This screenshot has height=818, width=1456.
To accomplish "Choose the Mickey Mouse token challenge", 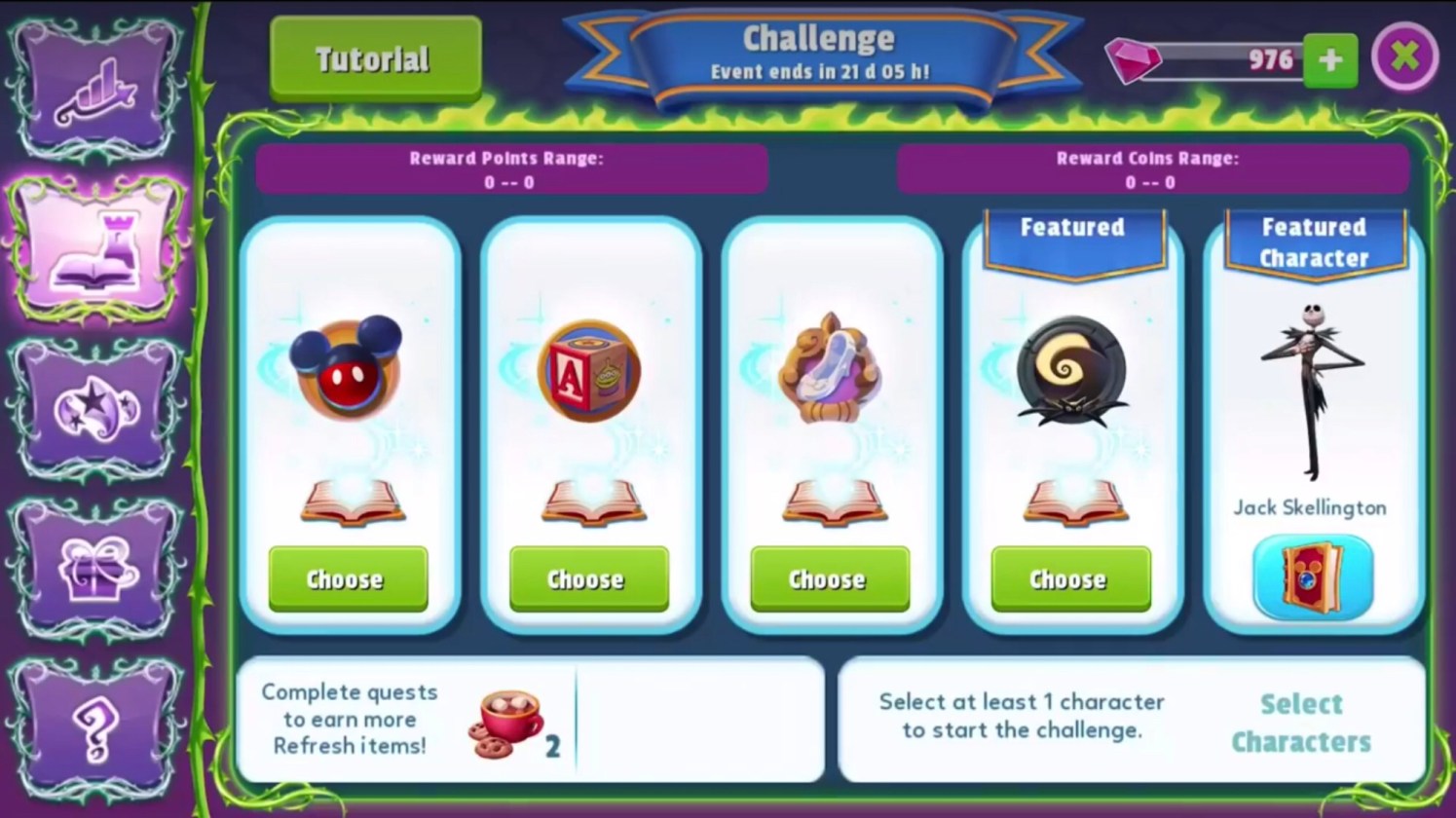I will click(348, 579).
